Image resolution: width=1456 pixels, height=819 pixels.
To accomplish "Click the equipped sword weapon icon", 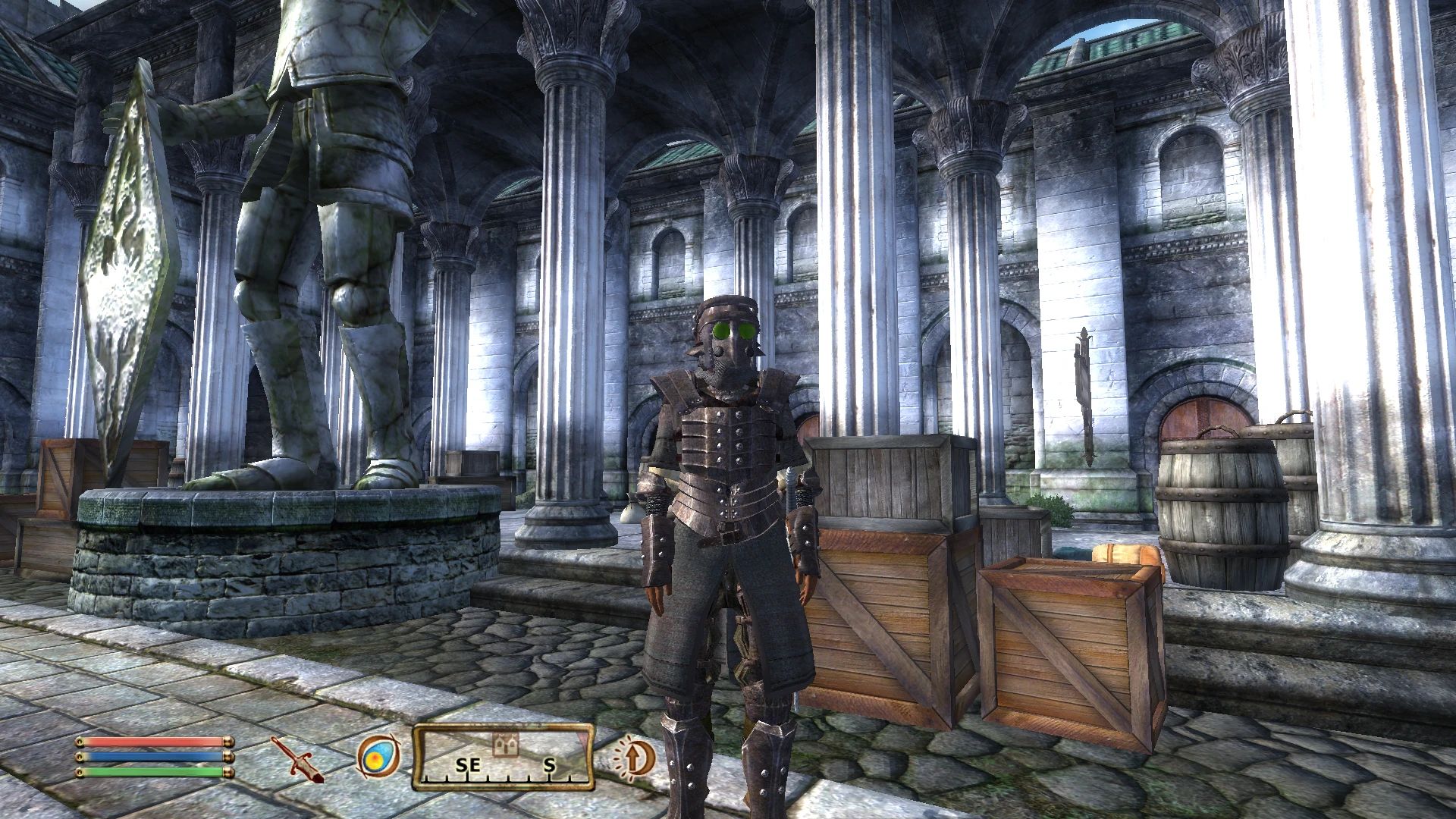I will point(297,758).
